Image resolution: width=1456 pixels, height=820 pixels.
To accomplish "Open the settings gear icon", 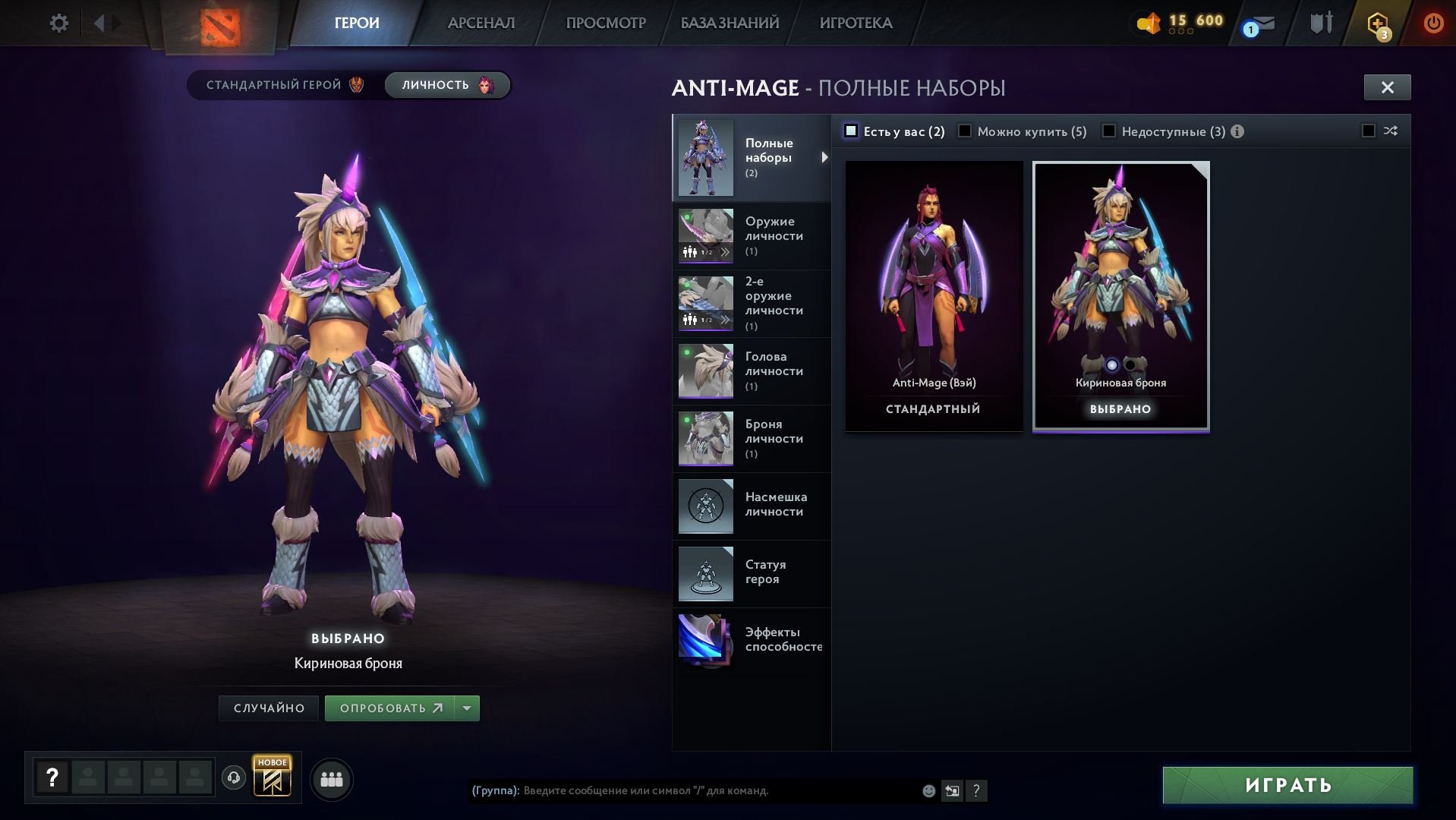I will point(58,23).
